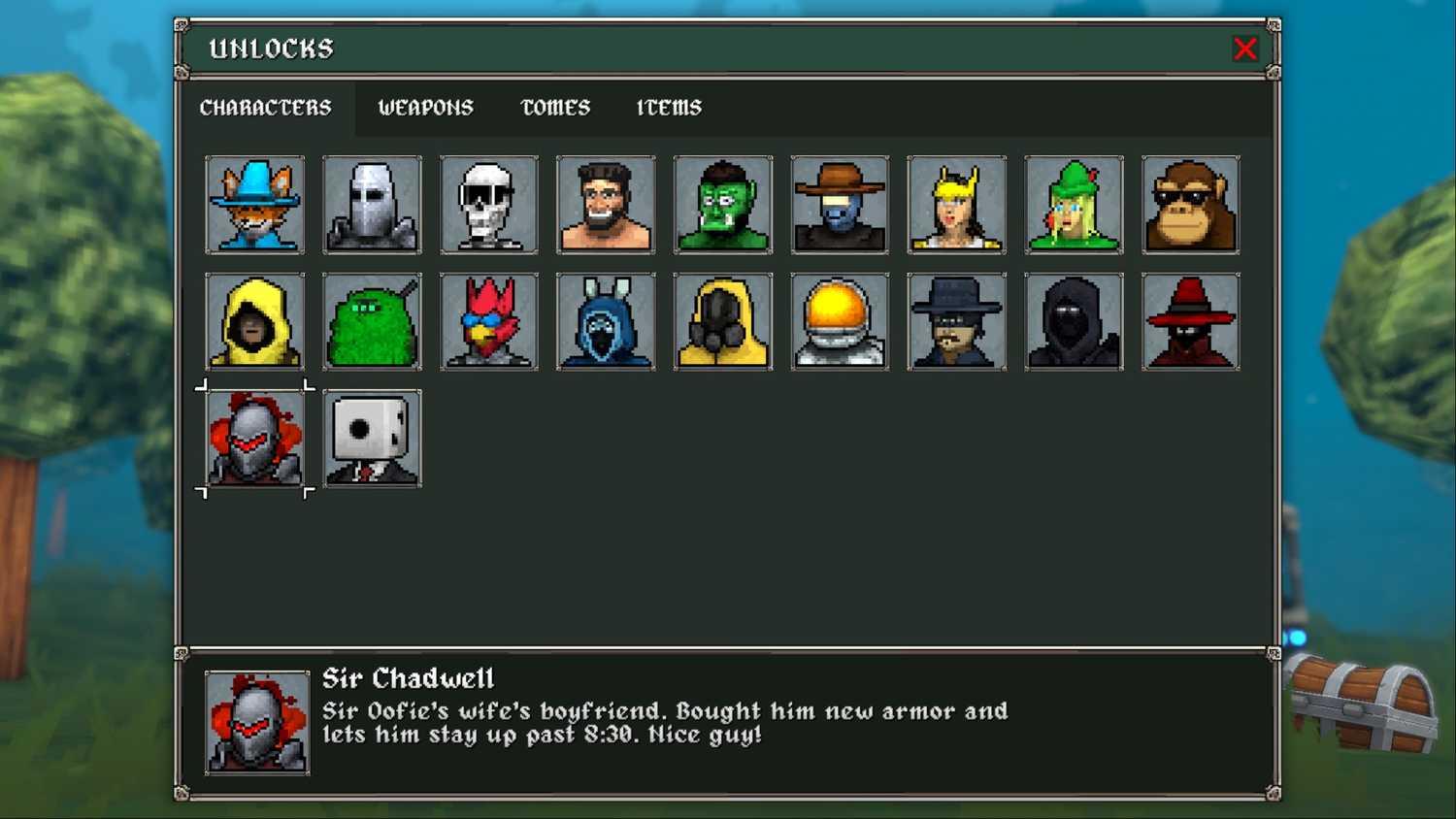Pick the red wide-brim hat character
This screenshot has width=1456, height=819.
pos(1191,321)
